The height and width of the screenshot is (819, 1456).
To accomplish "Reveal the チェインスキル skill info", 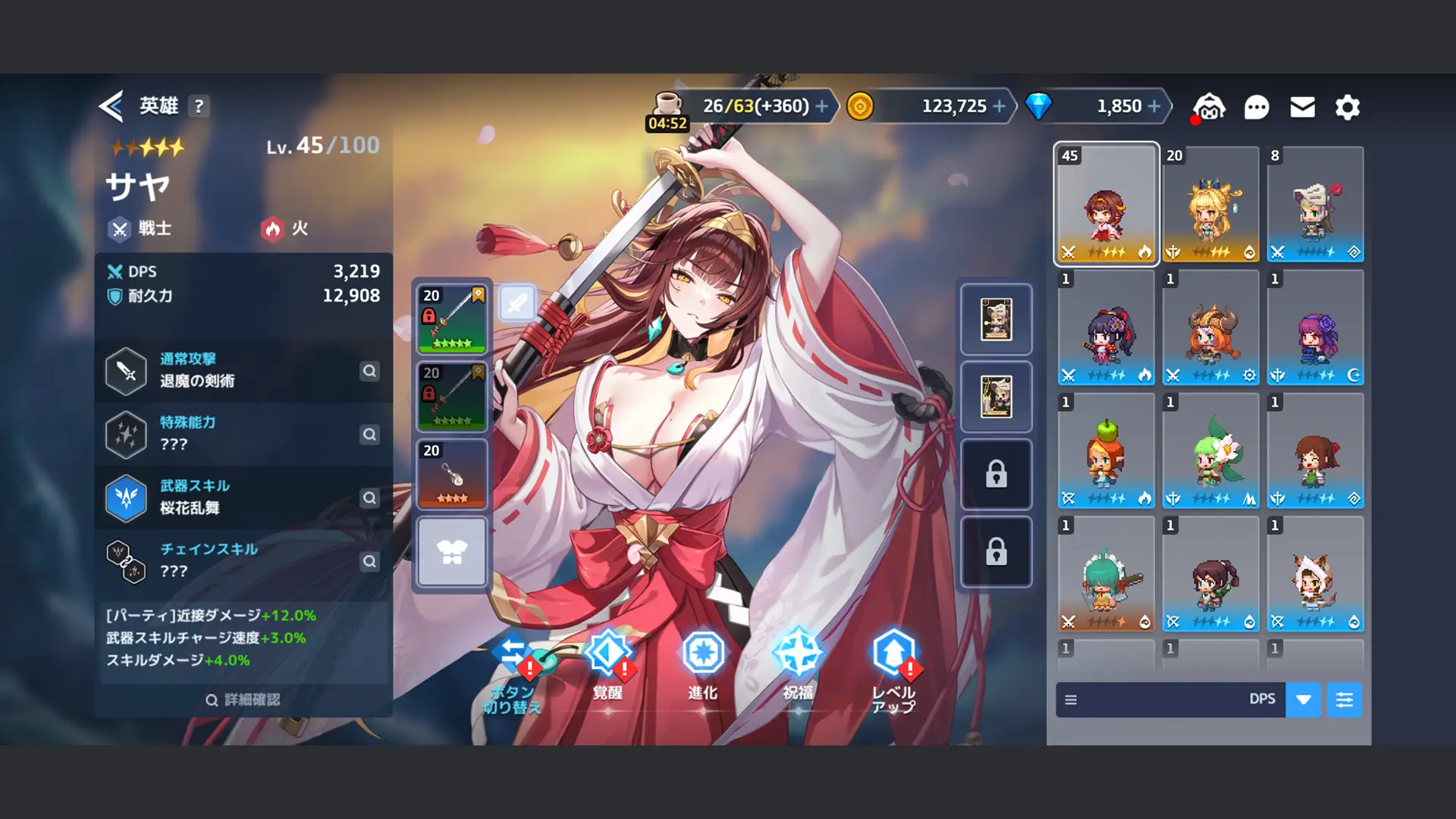I will (369, 562).
